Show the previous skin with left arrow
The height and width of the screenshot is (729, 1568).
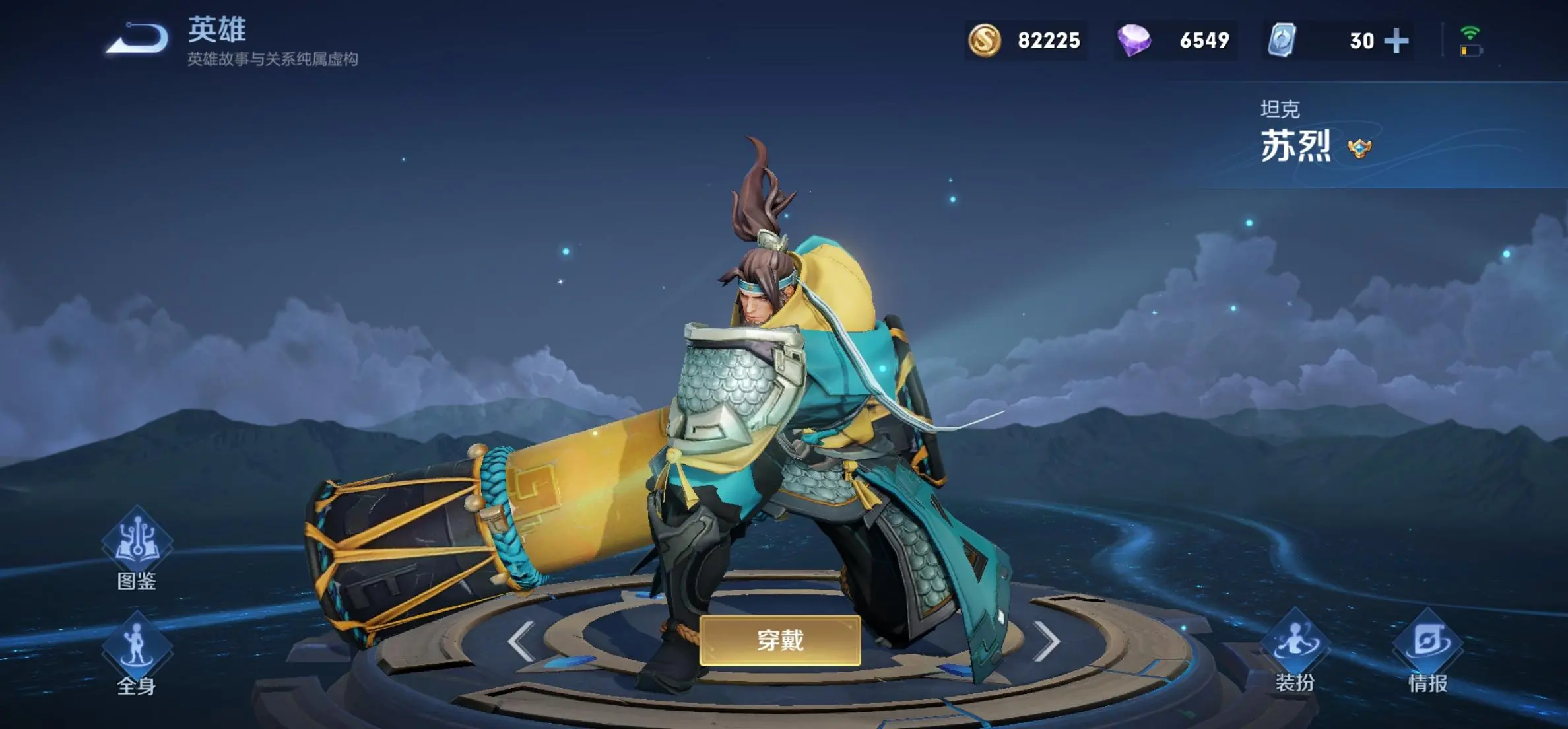click(521, 641)
